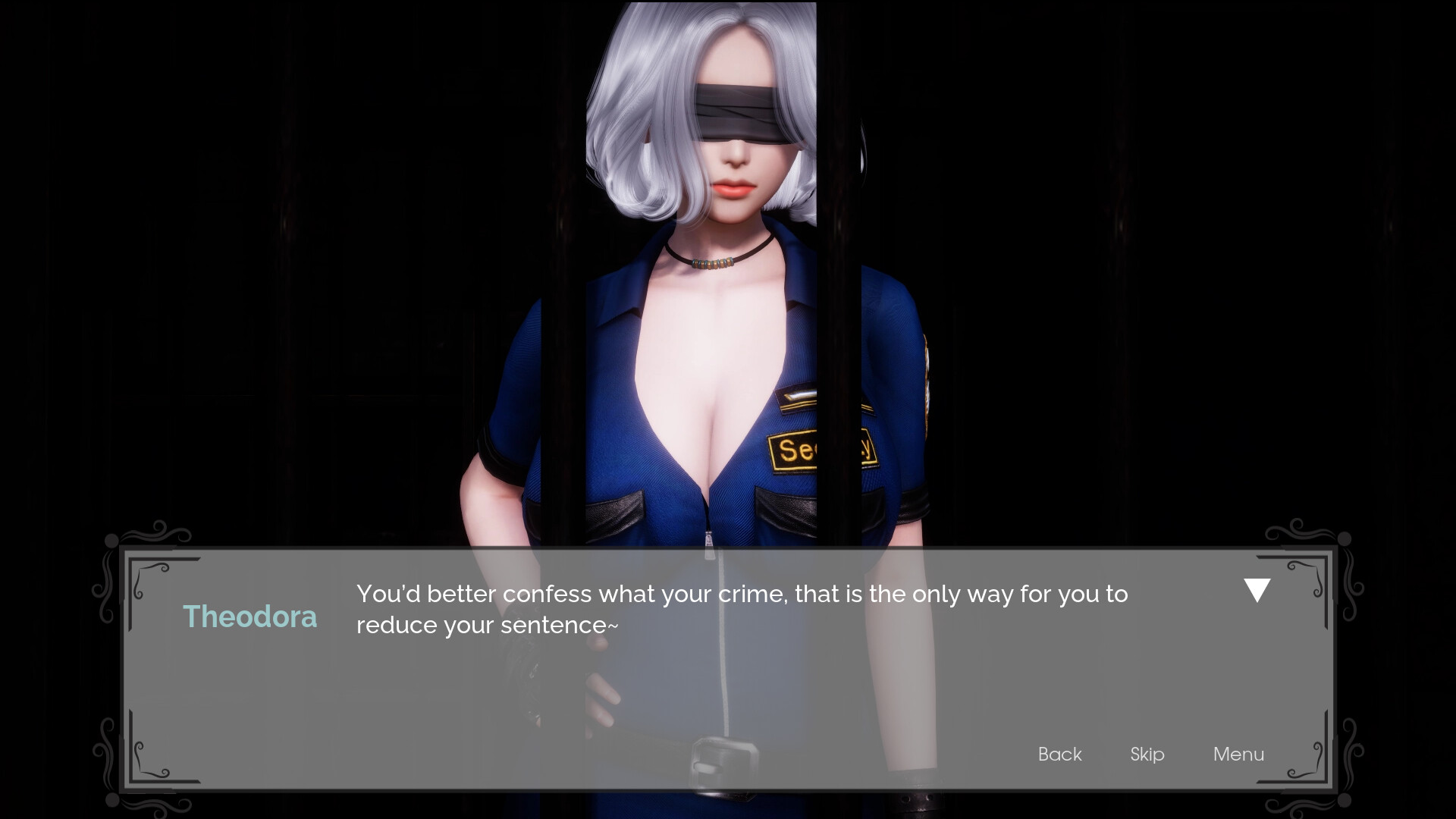Click the prison bar in front of Theodora
Image resolution: width=1456 pixels, height=819 pixels.
838,303
